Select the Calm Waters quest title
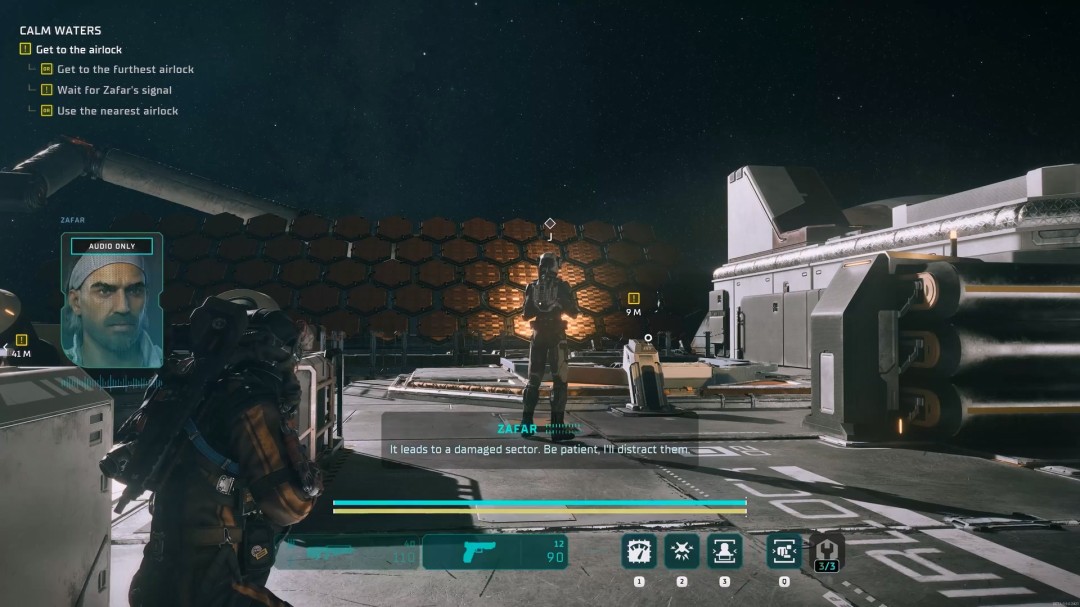This screenshot has width=1080, height=607. pyautogui.click(x=60, y=31)
